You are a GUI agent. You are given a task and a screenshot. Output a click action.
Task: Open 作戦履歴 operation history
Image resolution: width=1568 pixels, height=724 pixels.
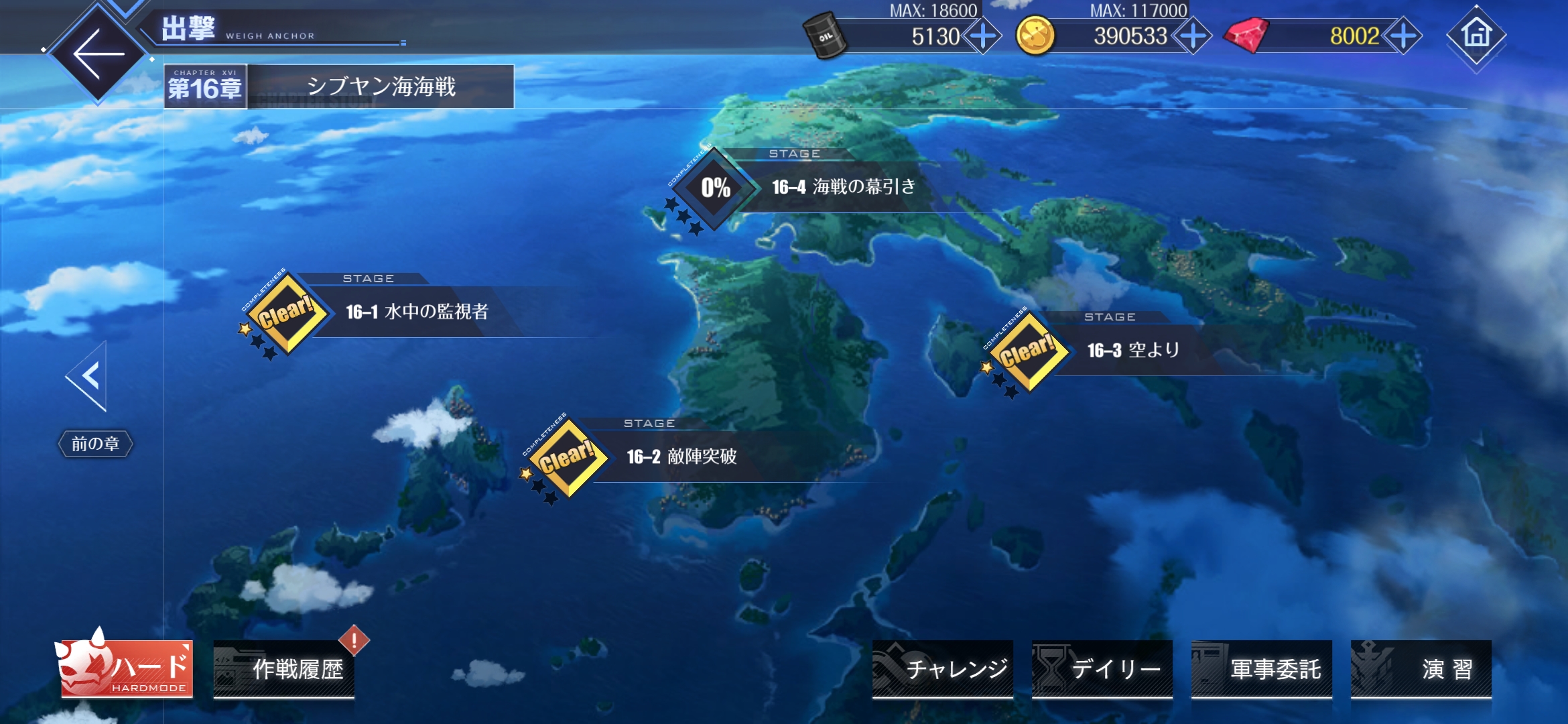point(284,669)
